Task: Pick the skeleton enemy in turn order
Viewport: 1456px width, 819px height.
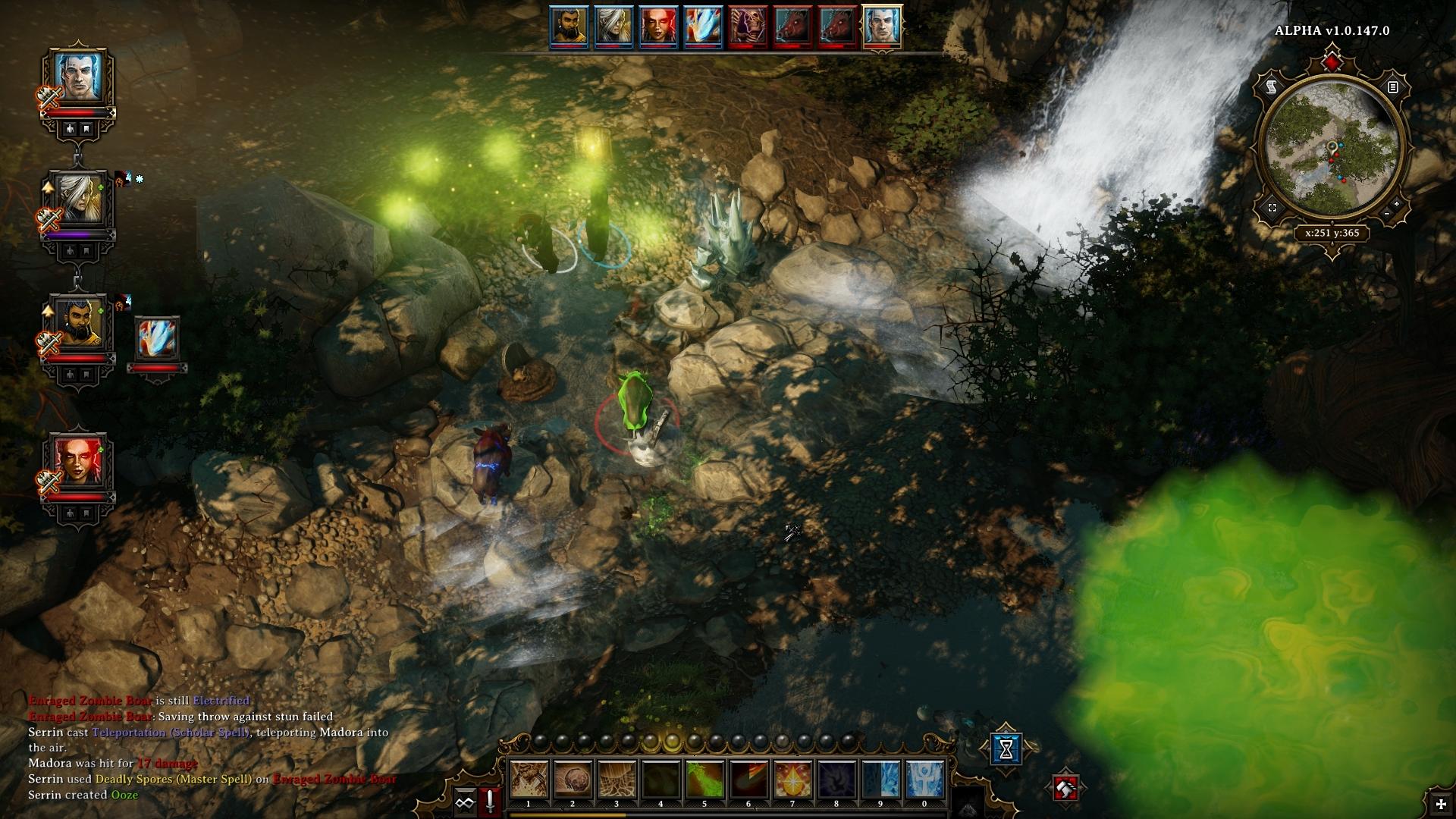Action: 747,27
